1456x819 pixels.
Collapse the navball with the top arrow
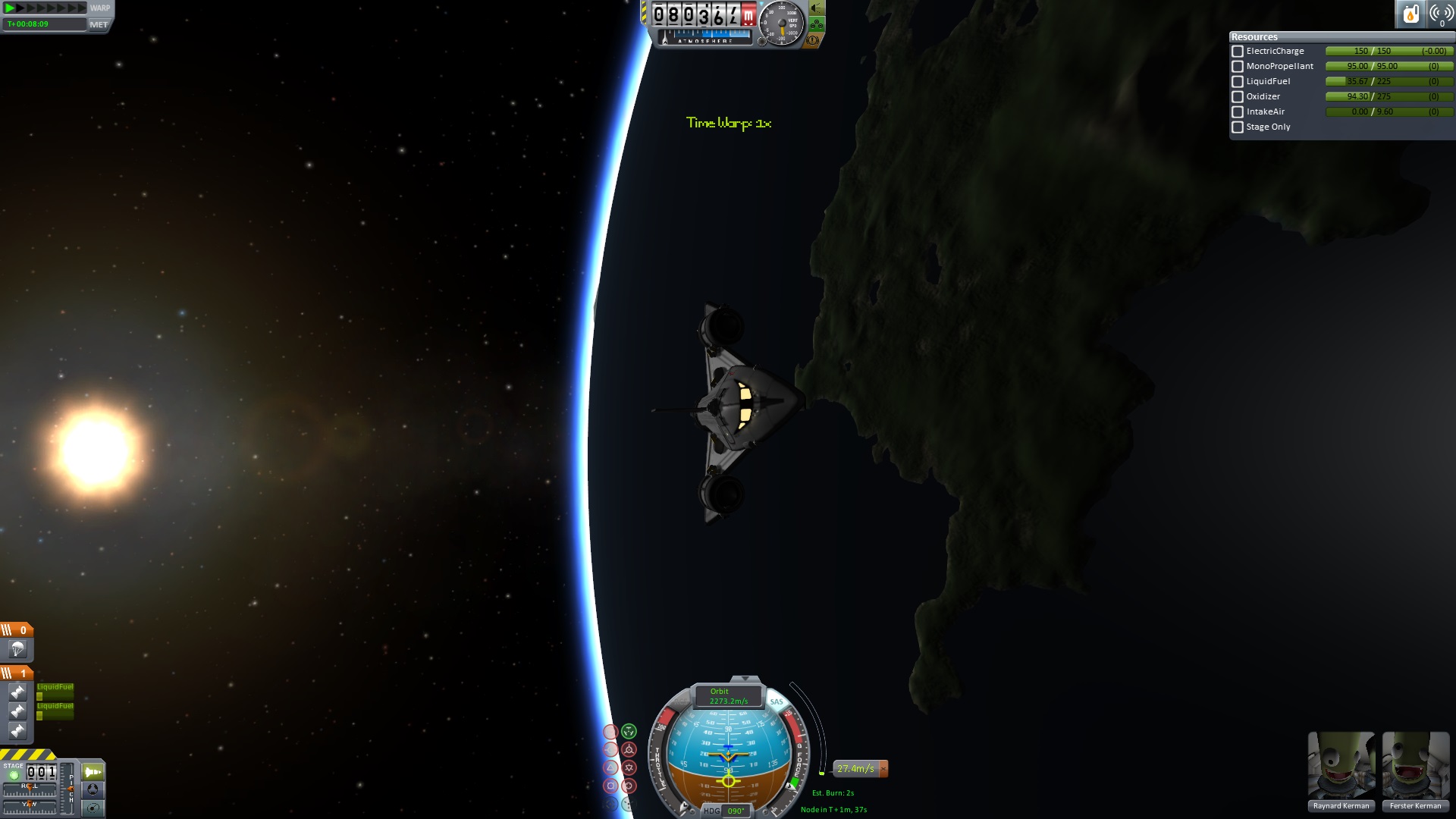745,679
